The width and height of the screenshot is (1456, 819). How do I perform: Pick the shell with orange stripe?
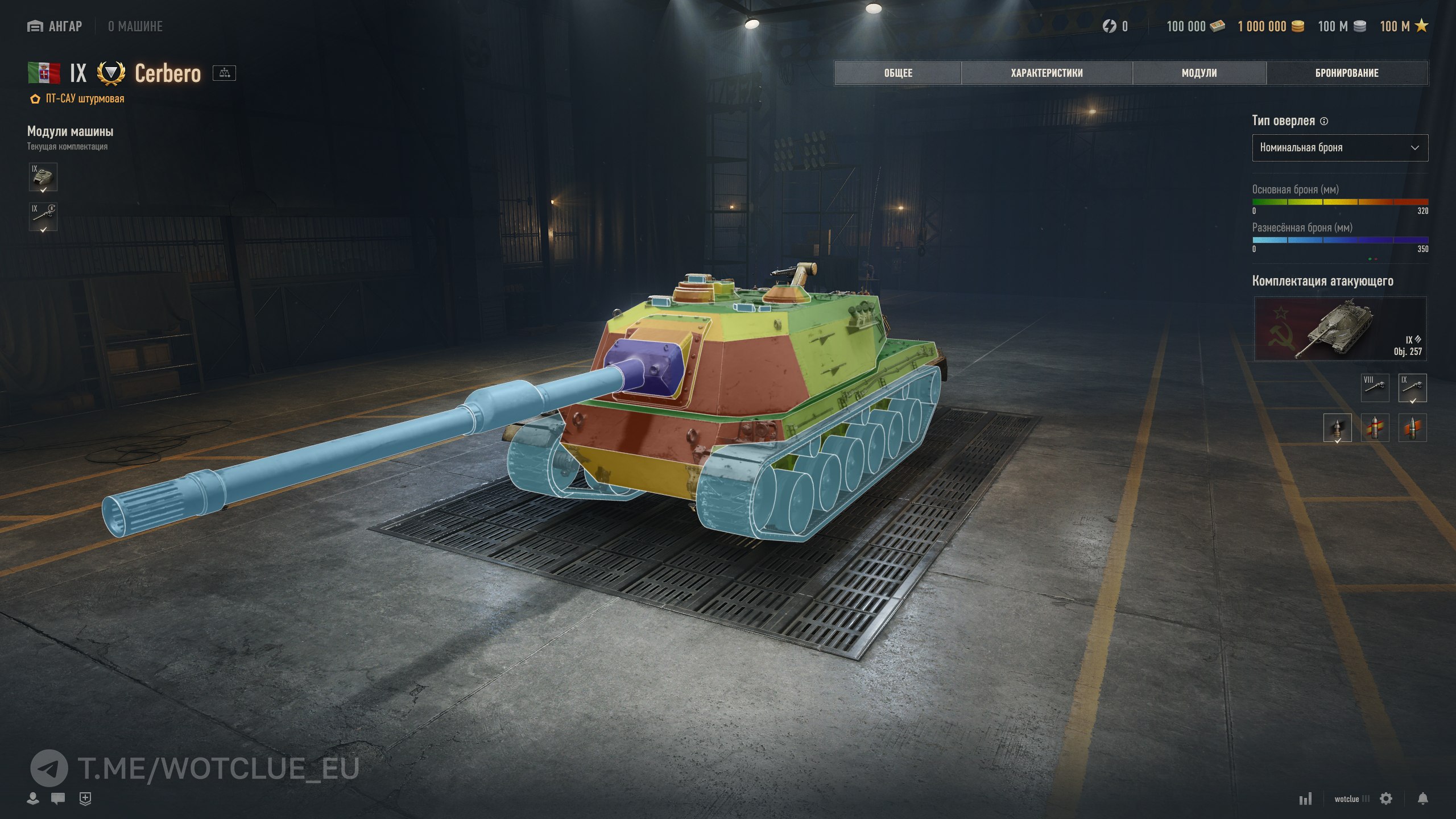(1412, 428)
